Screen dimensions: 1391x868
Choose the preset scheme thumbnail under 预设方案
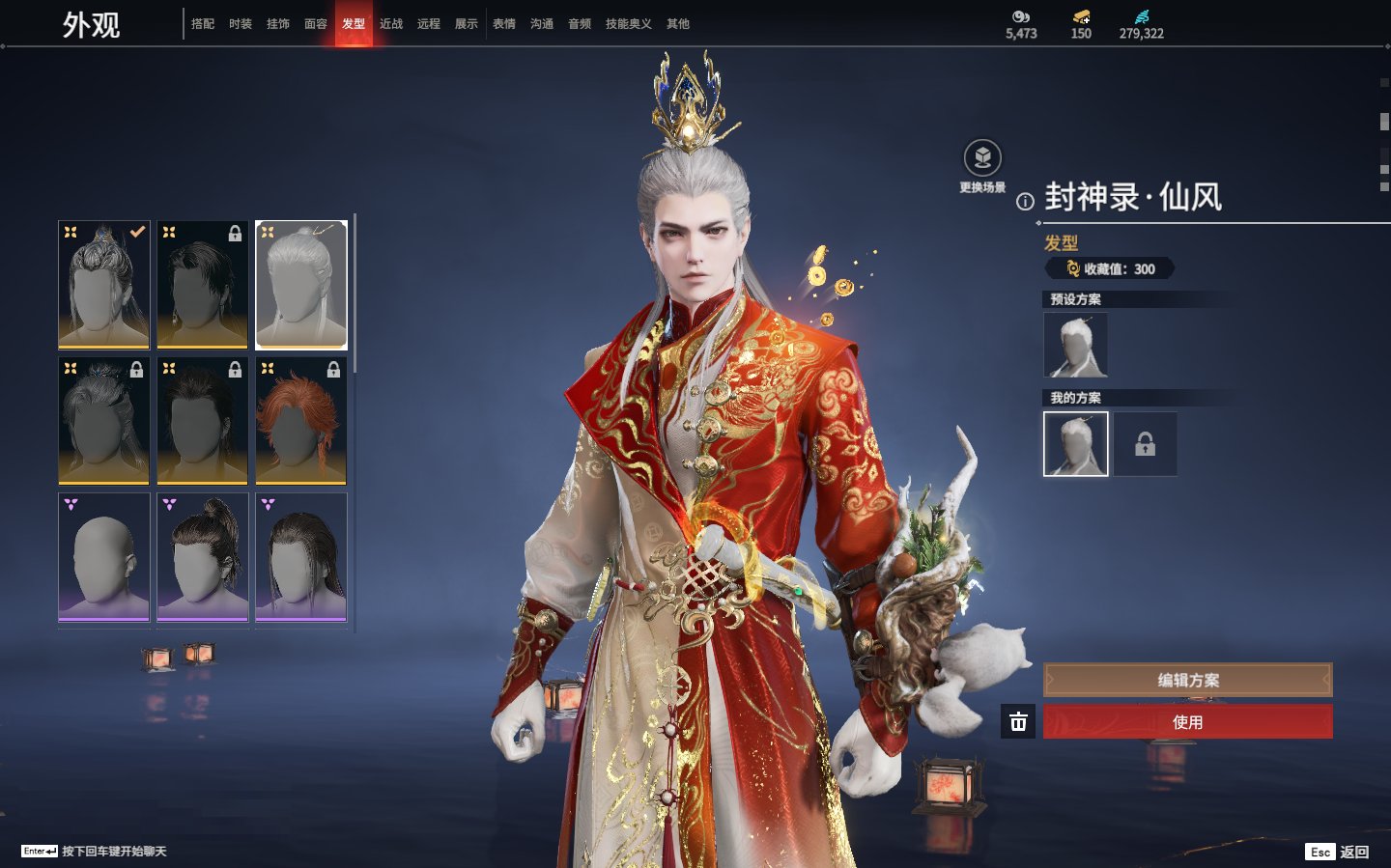(x=1075, y=345)
